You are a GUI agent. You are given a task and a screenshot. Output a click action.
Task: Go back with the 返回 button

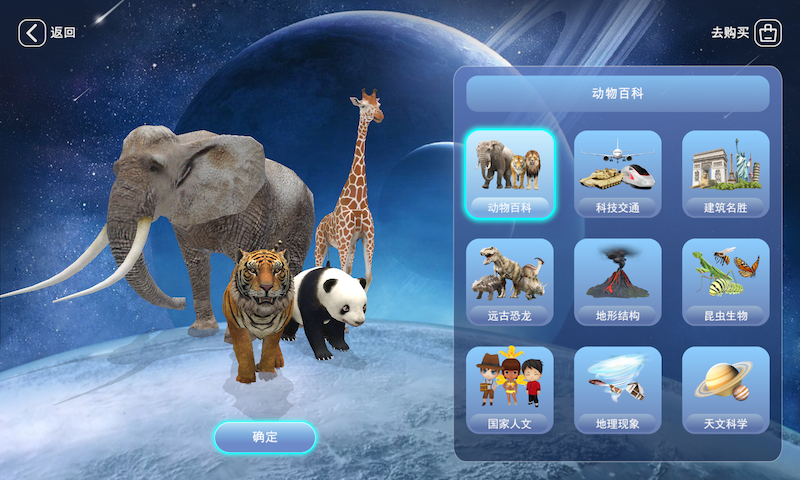pyautogui.click(x=47, y=33)
